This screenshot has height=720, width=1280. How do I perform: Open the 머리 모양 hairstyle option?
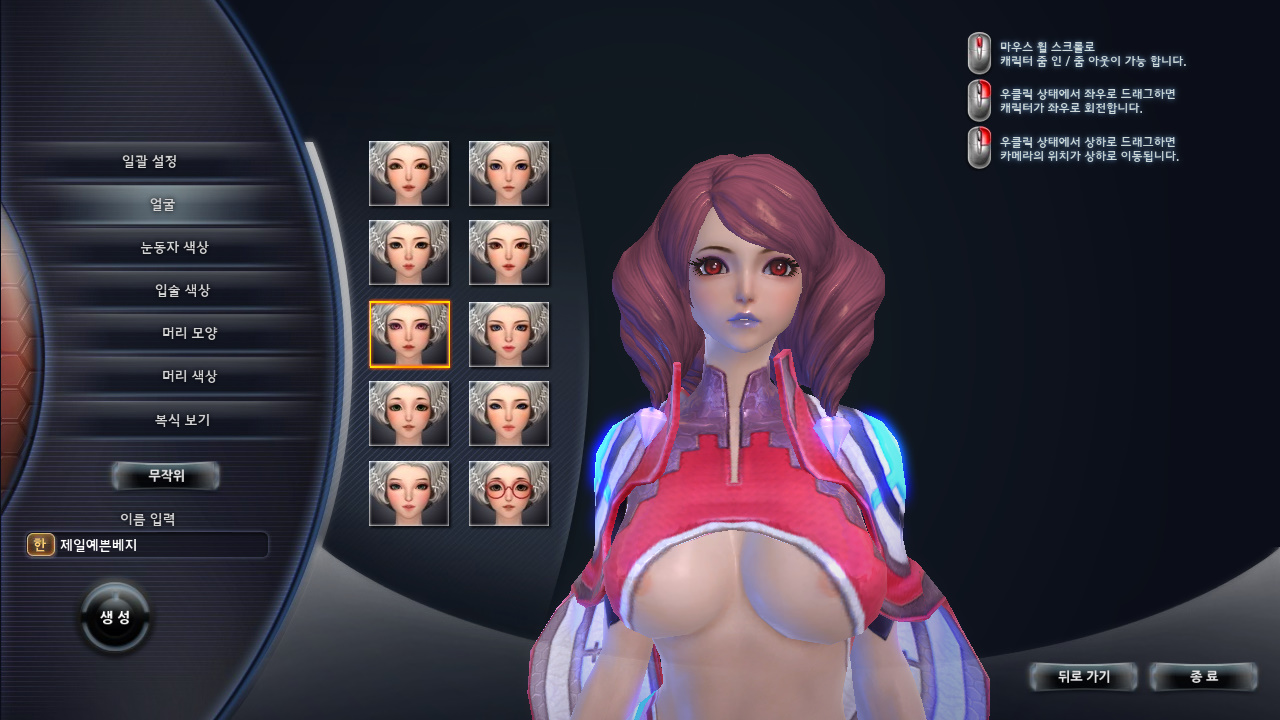tap(189, 333)
